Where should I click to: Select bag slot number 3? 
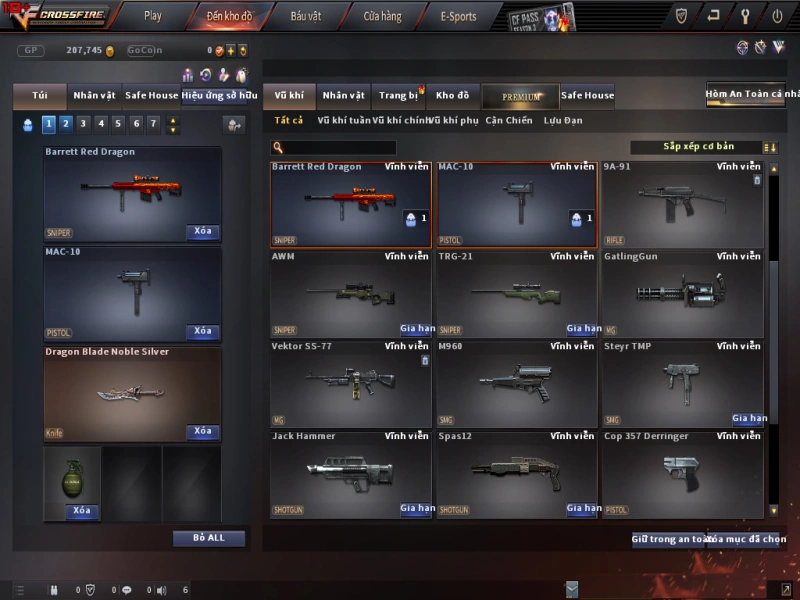point(83,124)
